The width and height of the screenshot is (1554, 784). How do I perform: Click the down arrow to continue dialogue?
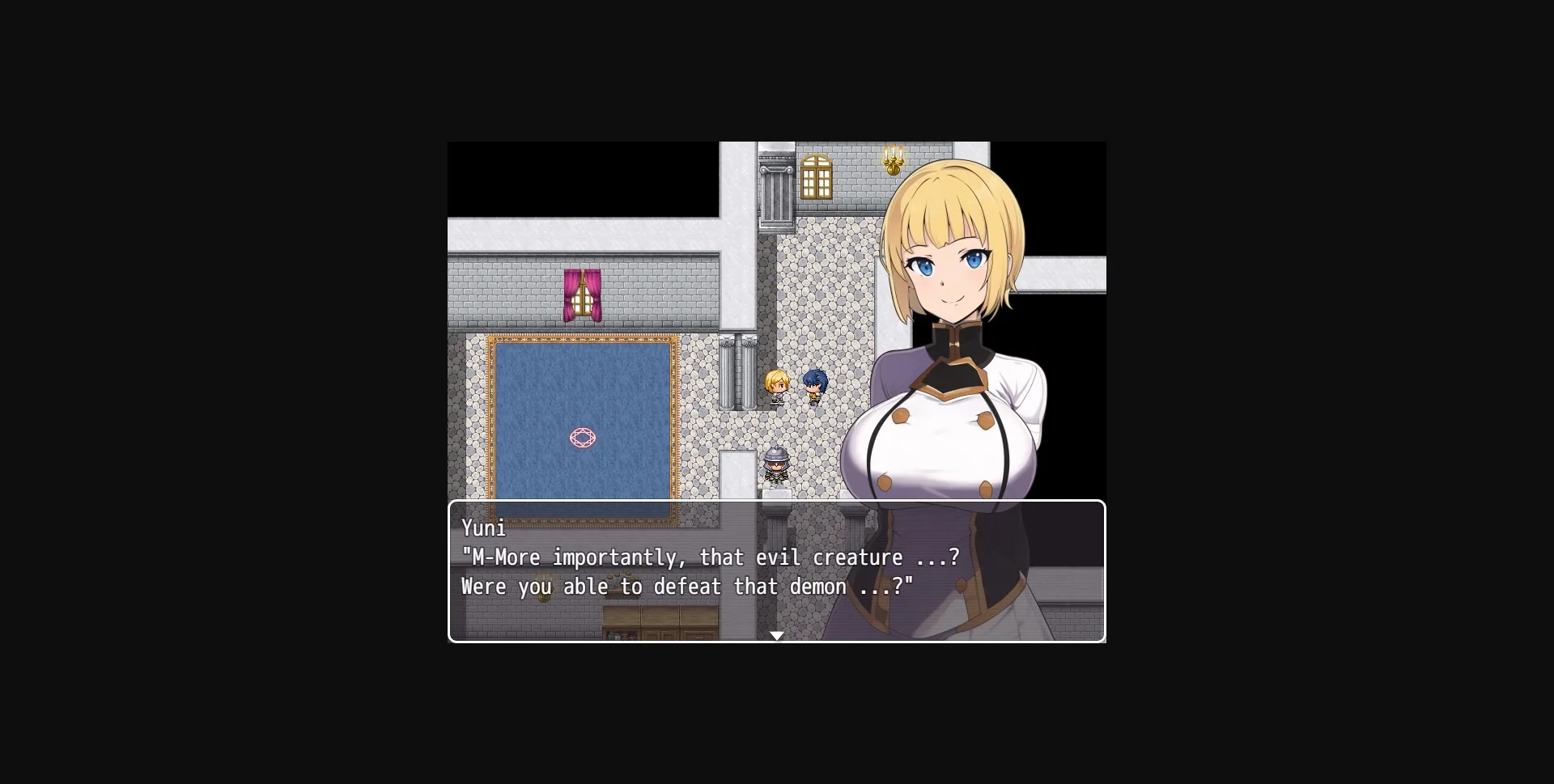tap(776, 636)
